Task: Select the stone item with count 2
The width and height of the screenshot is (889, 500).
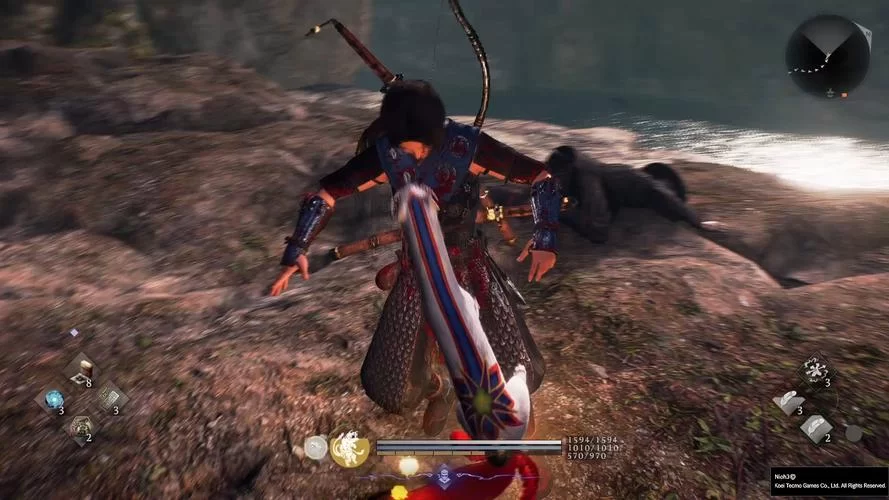Action: click(81, 427)
